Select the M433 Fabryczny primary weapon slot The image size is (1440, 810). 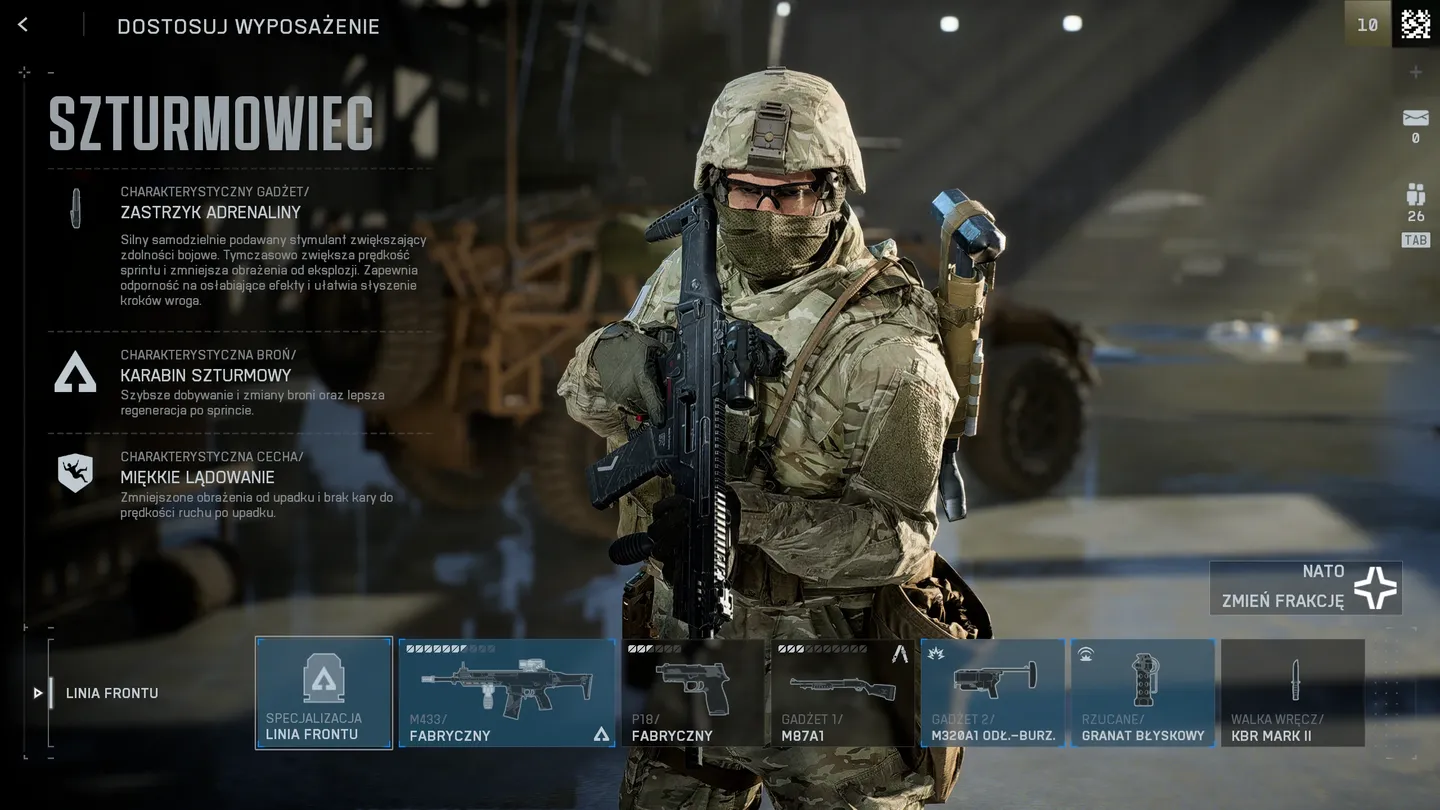pos(507,693)
